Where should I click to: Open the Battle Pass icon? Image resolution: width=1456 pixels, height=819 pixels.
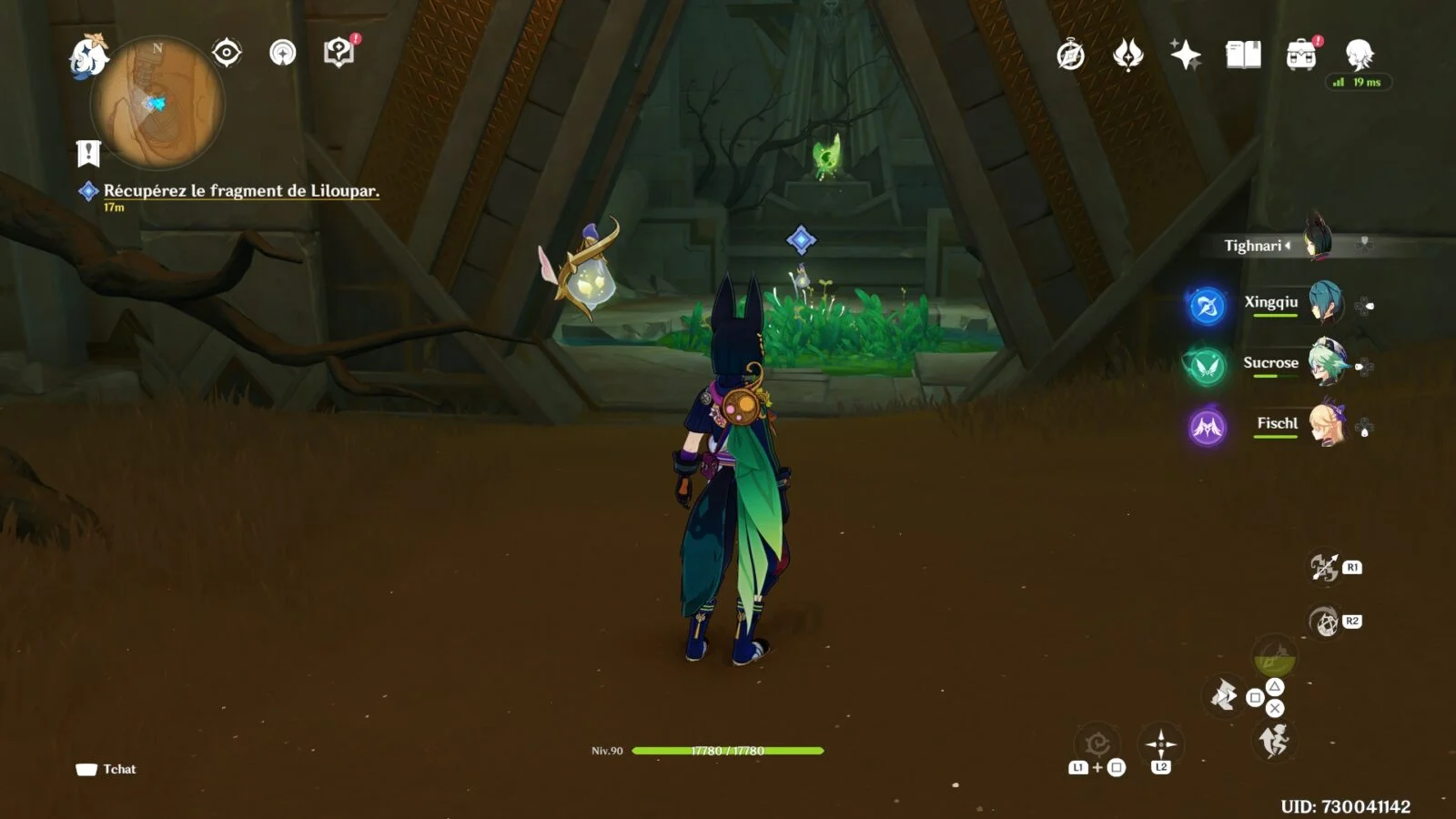(x=1128, y=56)
